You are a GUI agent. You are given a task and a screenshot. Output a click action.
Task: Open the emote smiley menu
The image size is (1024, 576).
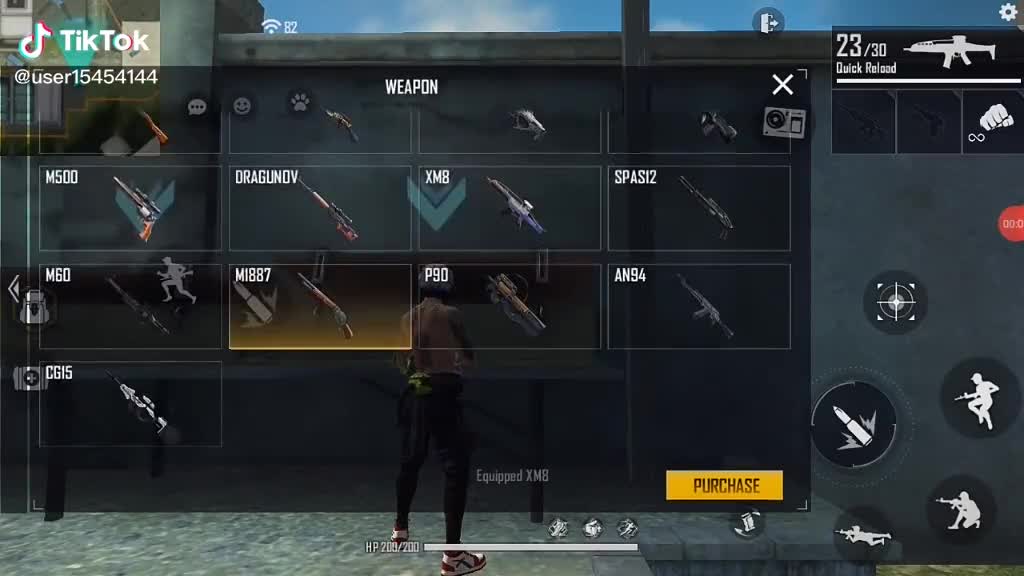click(x=242, y=105)
